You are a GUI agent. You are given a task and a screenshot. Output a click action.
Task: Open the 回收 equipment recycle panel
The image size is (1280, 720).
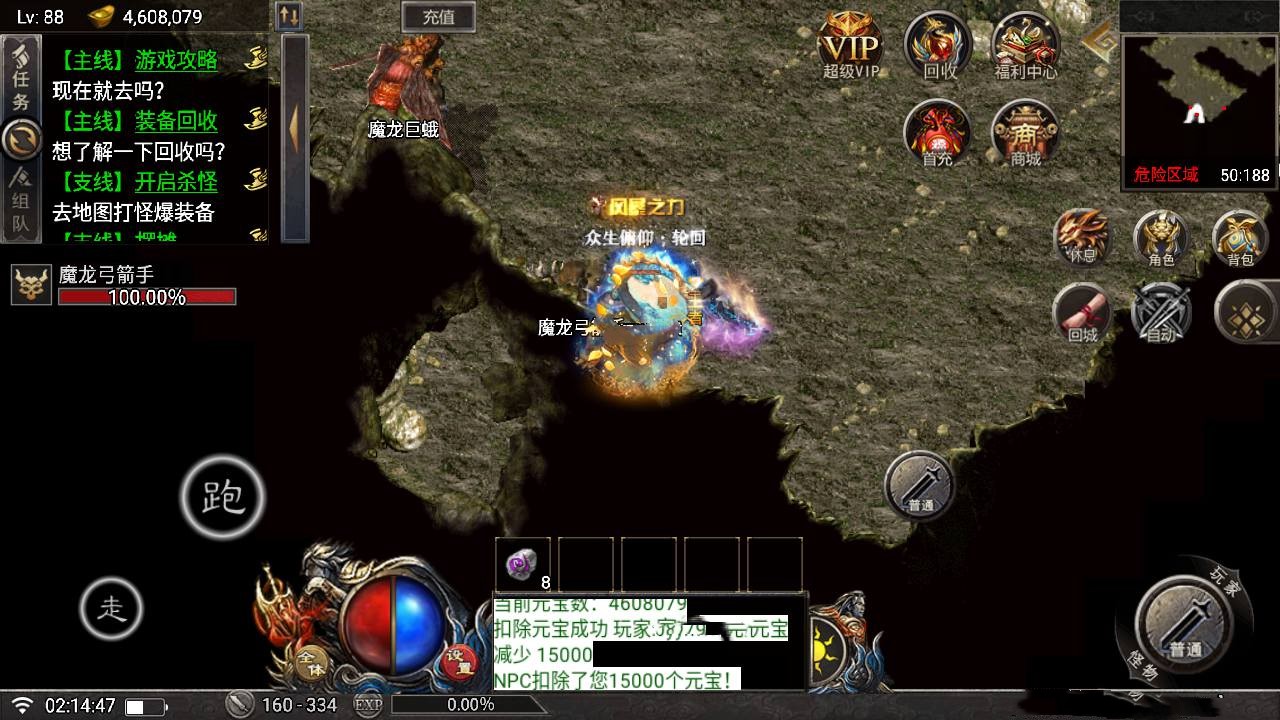pyautogui.click(x=938, y=47)
